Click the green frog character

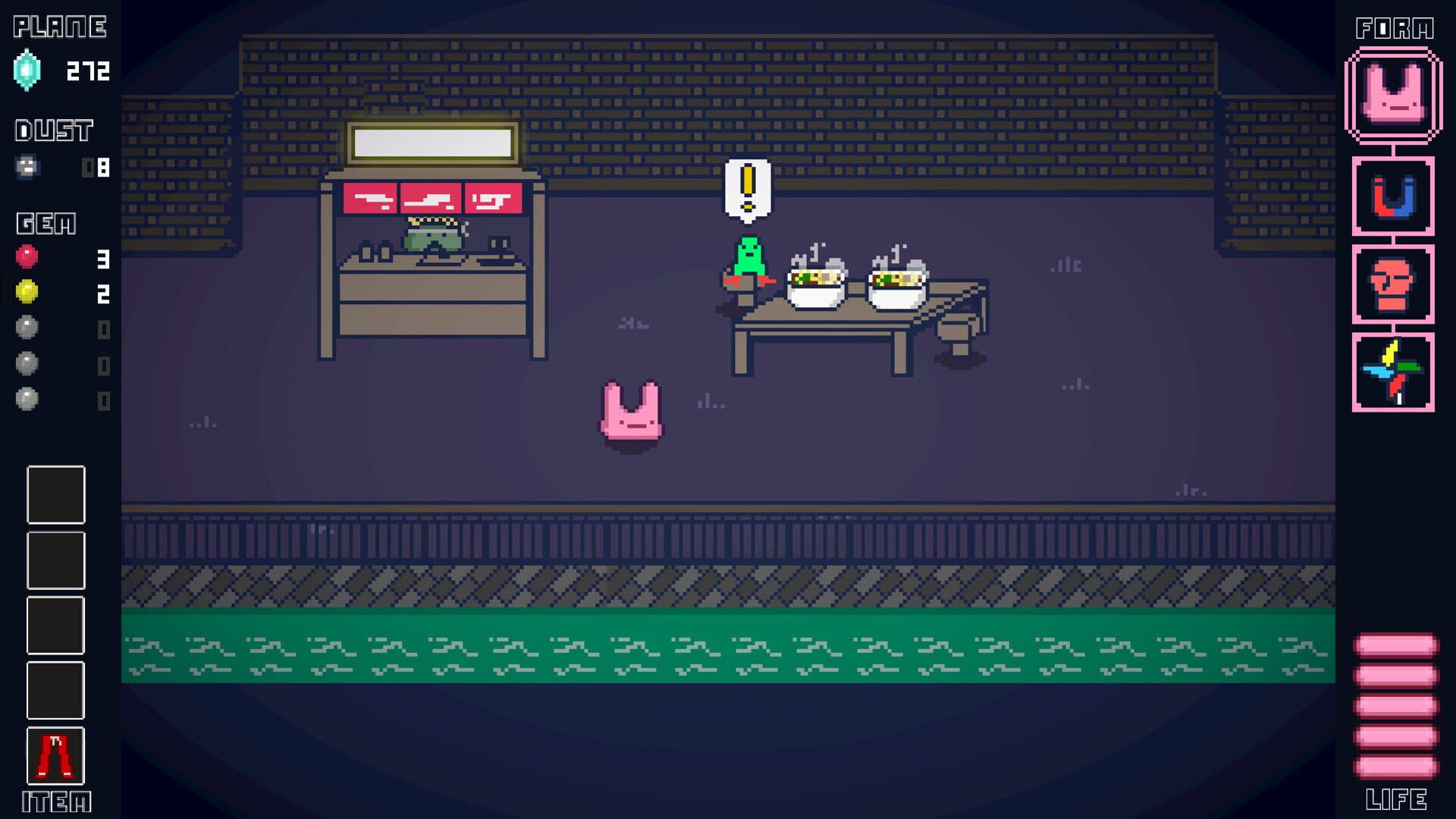click(749, 253)
